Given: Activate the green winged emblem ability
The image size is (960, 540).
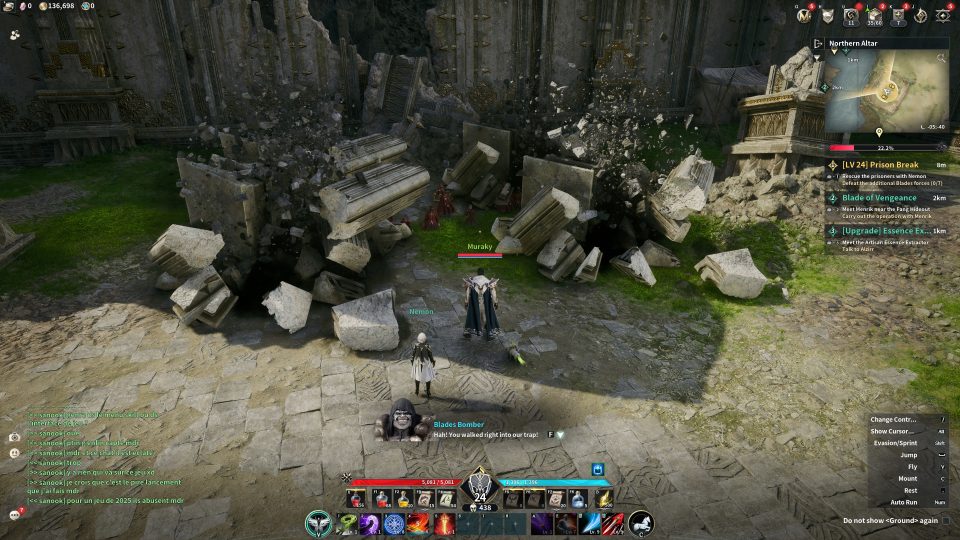Looking at the screenshot, I should click(x=320, y=523).
